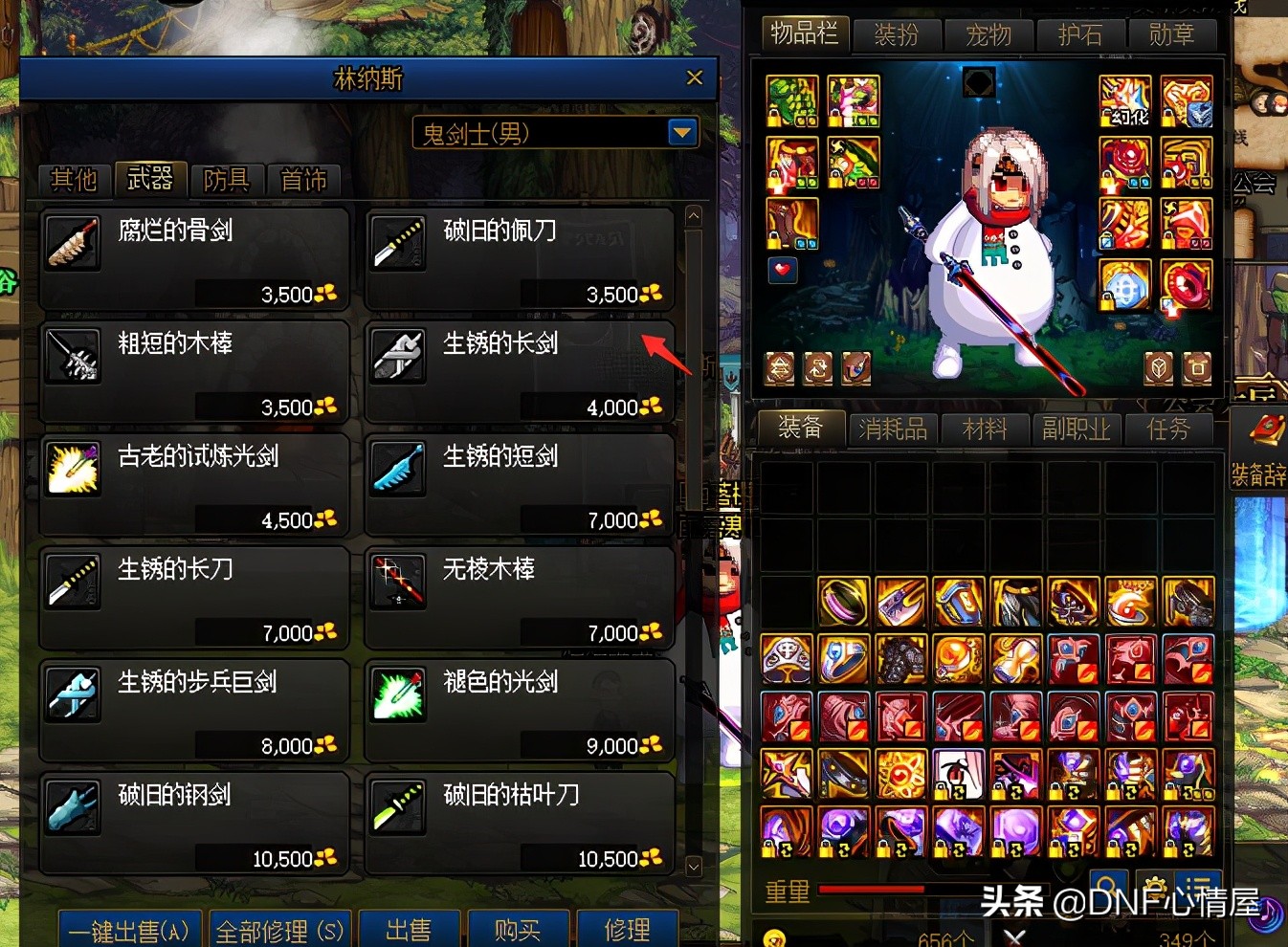The height and width of the screenshot is (947, 1288).
Task: Switch to the 消耗品 inventory tab
Action: tap(892, 429)
